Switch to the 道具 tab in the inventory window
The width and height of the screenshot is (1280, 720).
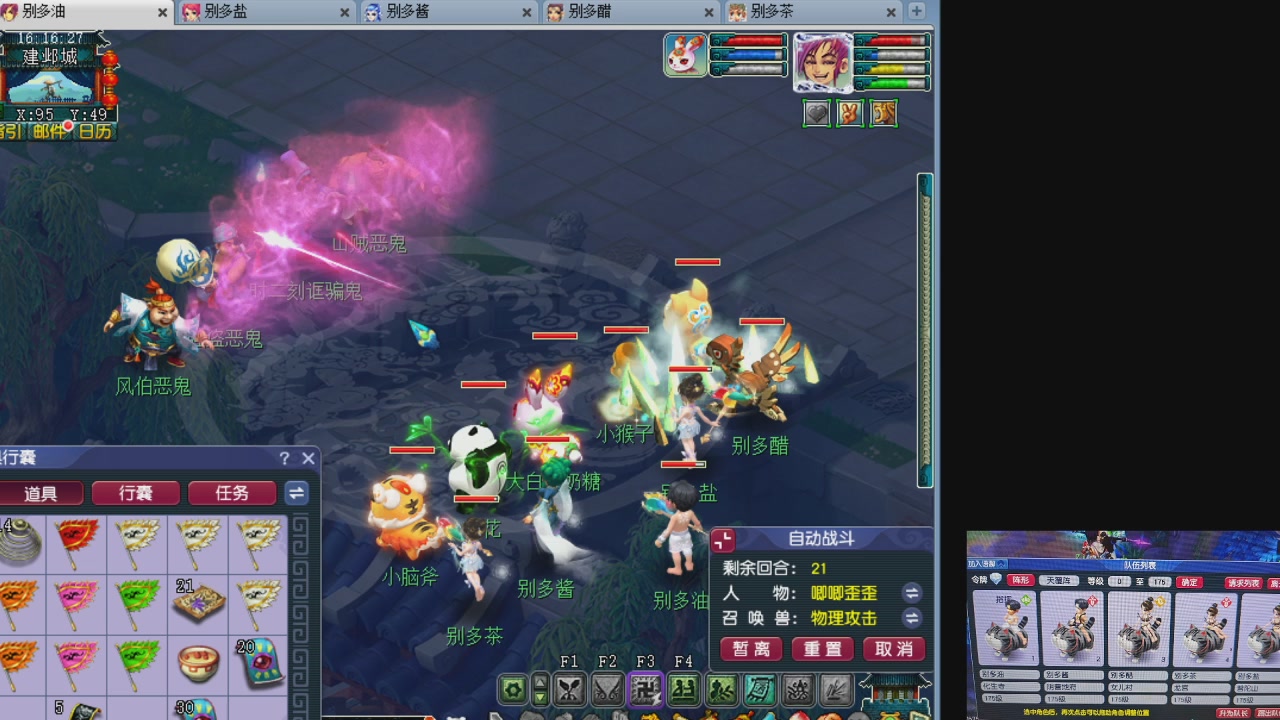[42, 493]
